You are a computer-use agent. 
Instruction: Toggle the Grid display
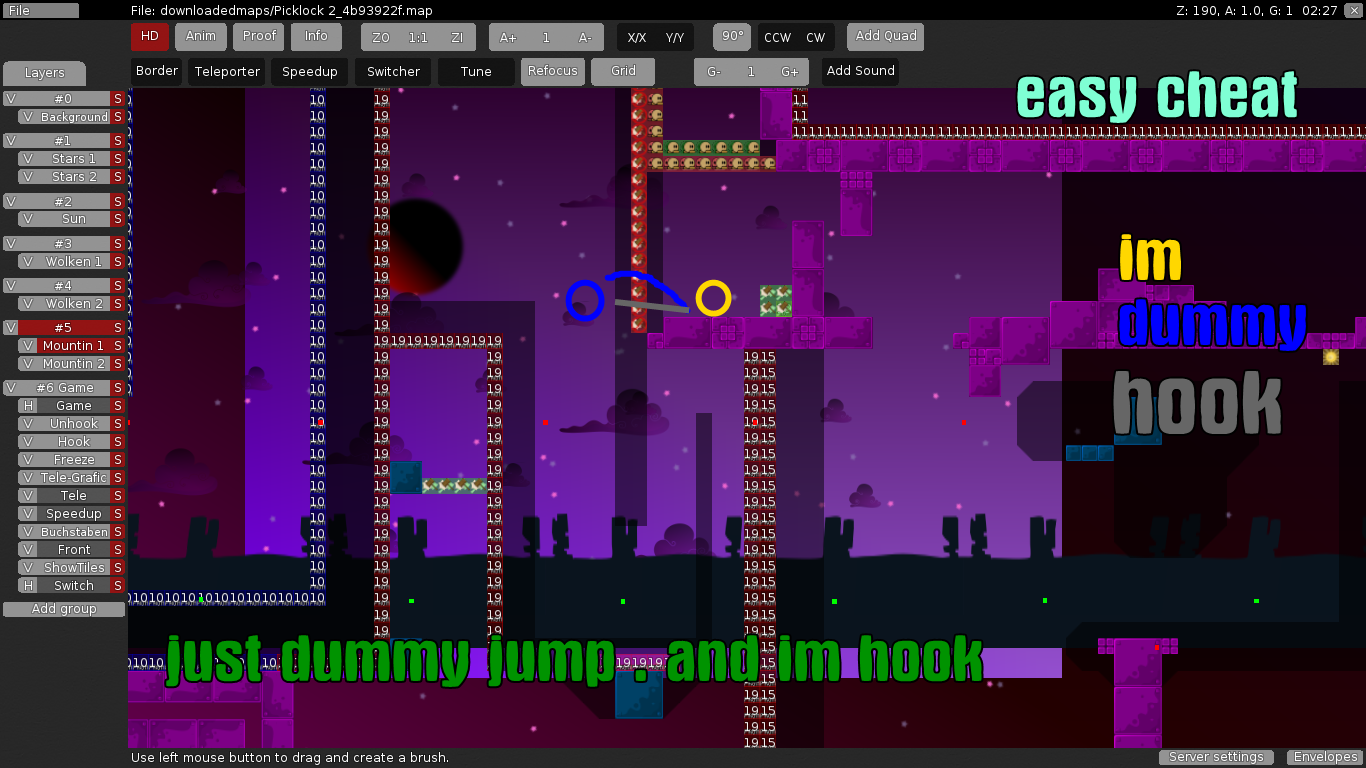623,72
